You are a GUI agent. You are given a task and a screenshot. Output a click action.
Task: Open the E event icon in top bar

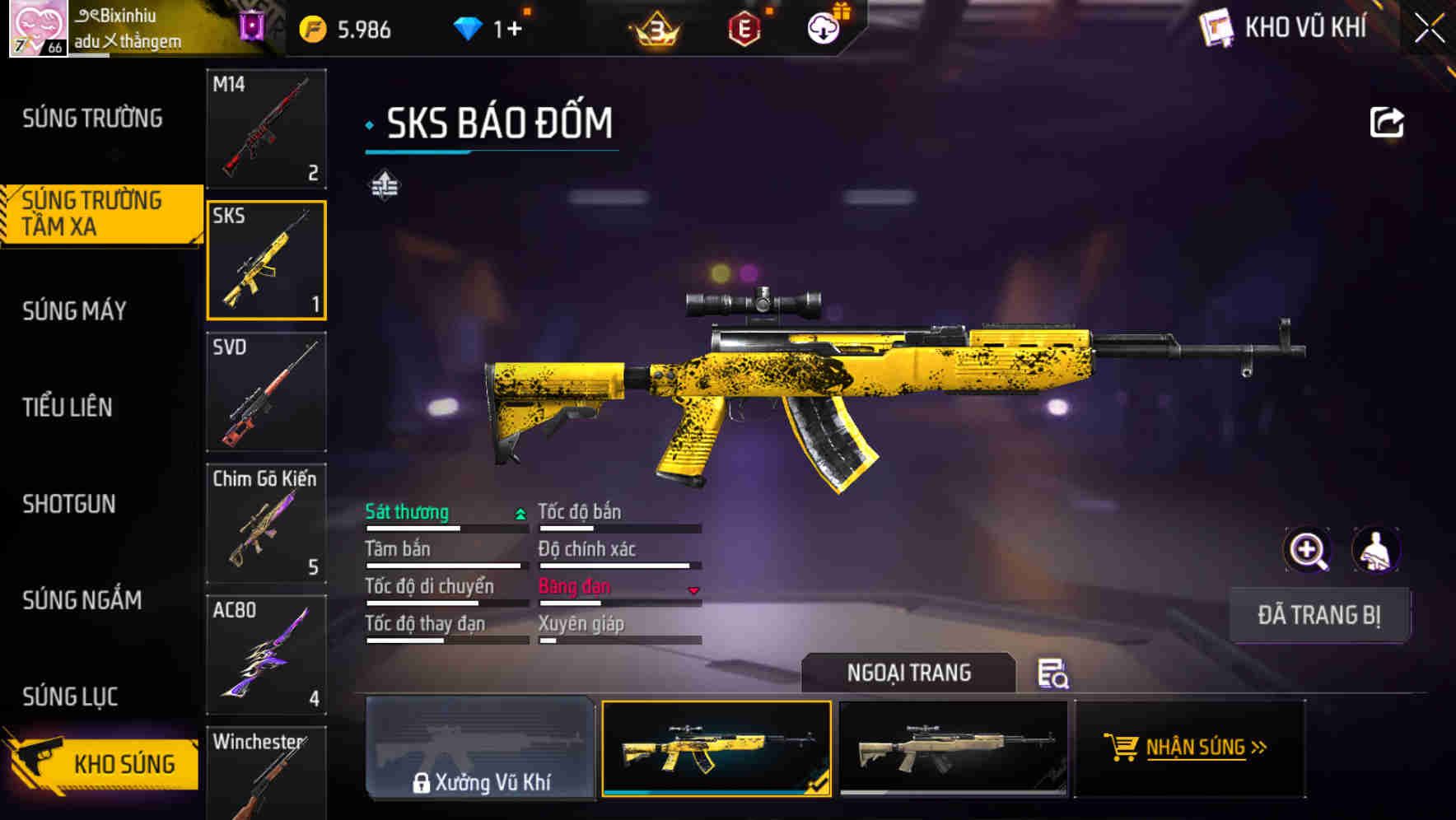(744, 27)
